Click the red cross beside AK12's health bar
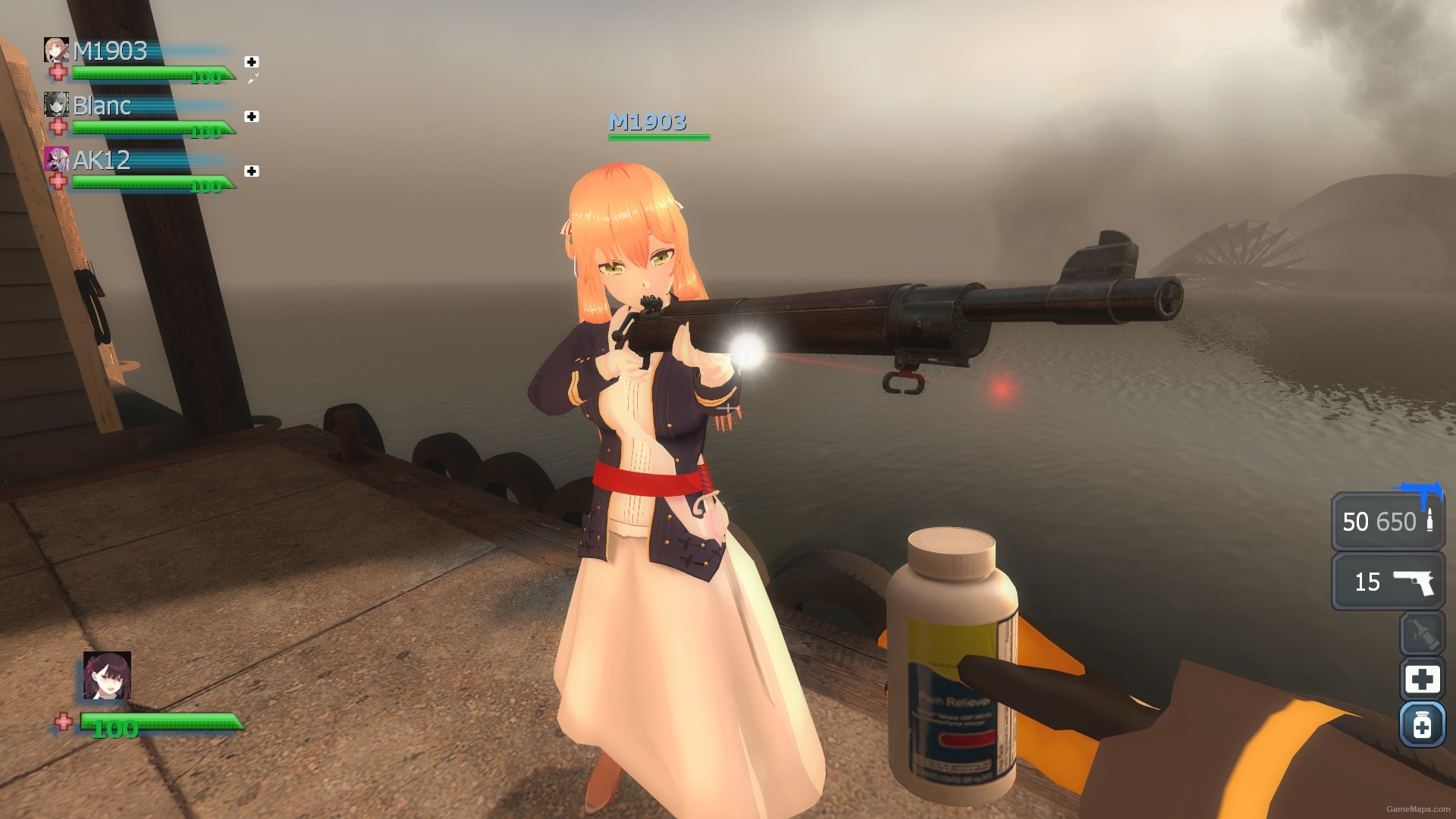 (x=58, y=182)
